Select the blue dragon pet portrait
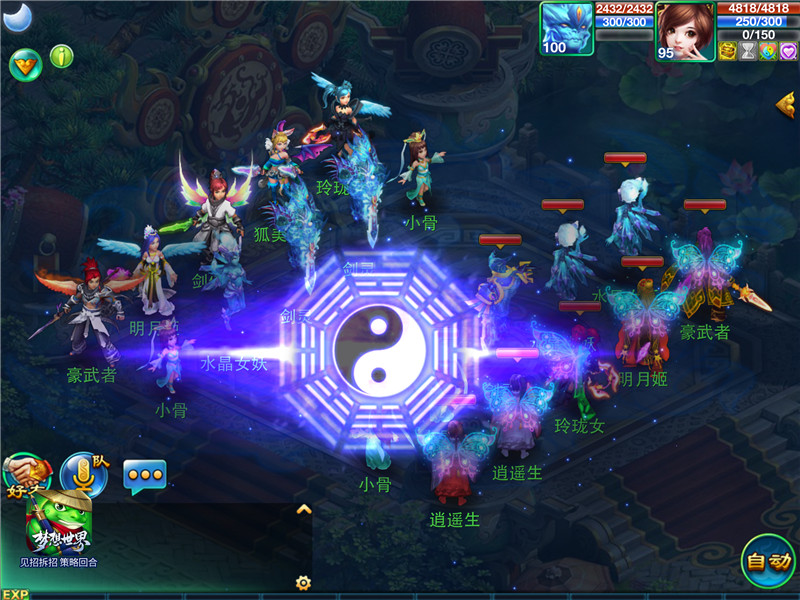 (x=567, y=29)
